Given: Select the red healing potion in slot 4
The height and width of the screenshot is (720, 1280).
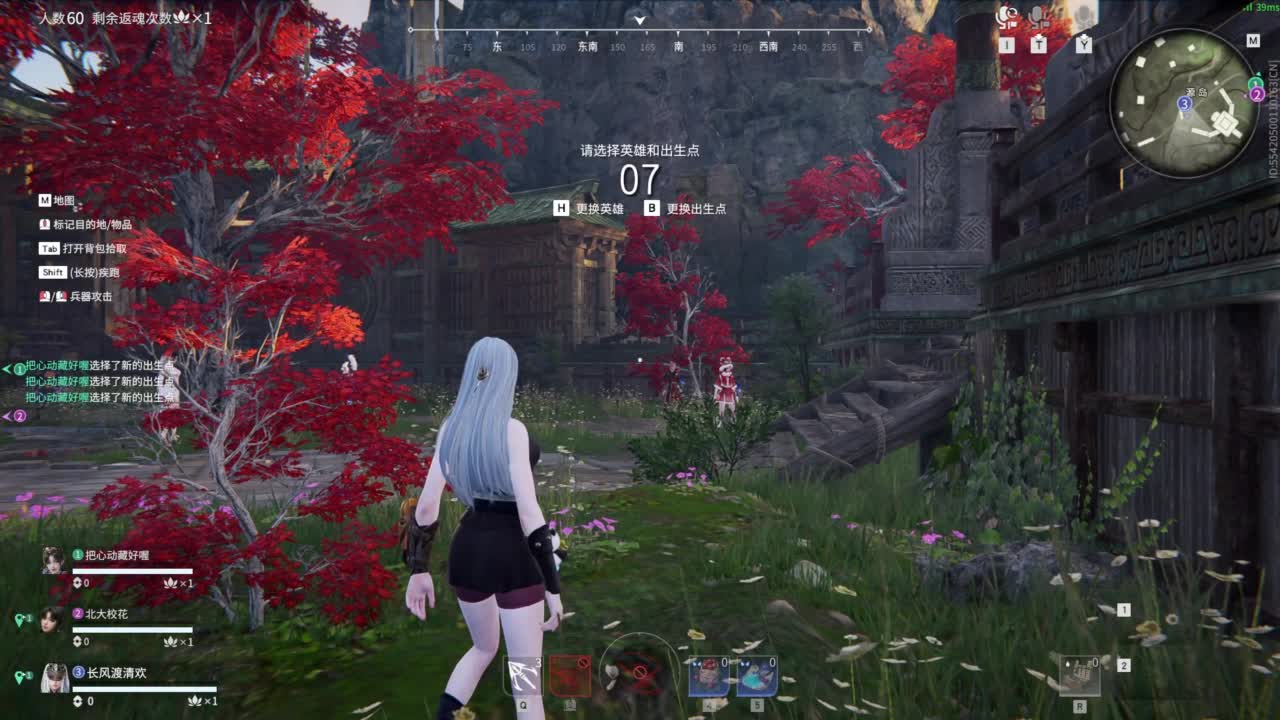Looking at the screenshot, I should 710,676.
